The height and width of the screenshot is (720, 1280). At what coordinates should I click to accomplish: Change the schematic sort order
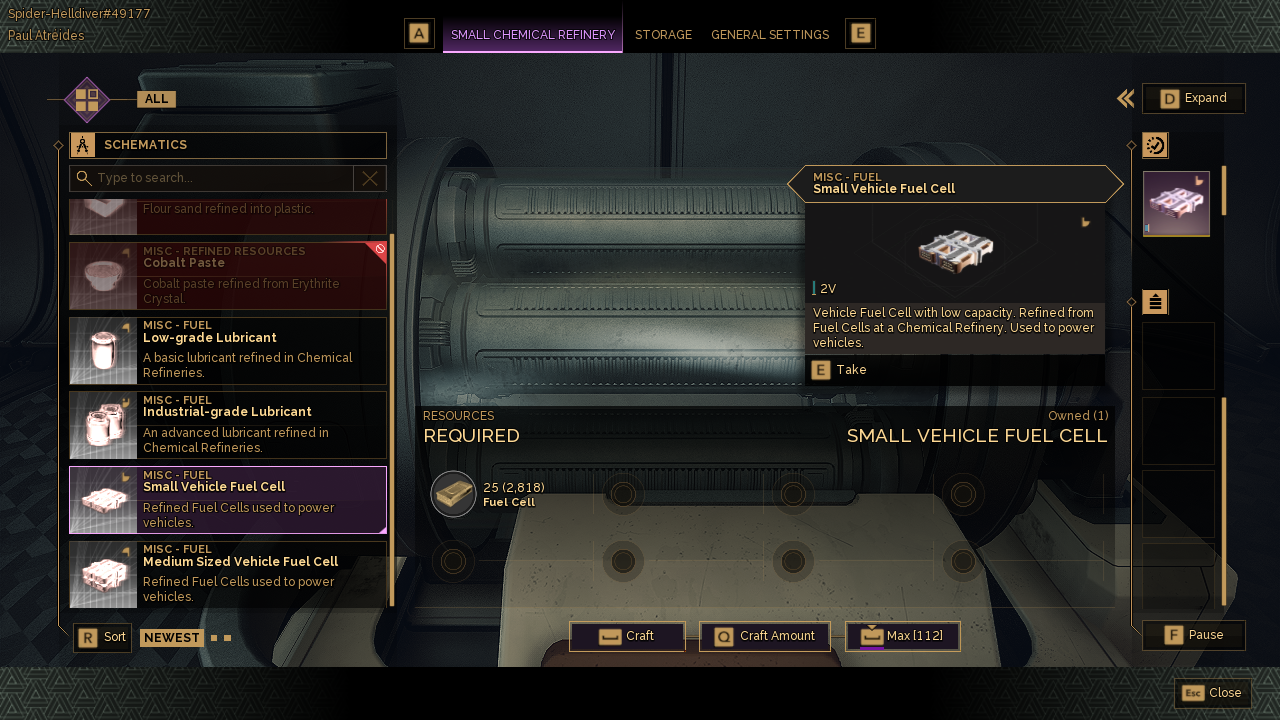point(103,637)
